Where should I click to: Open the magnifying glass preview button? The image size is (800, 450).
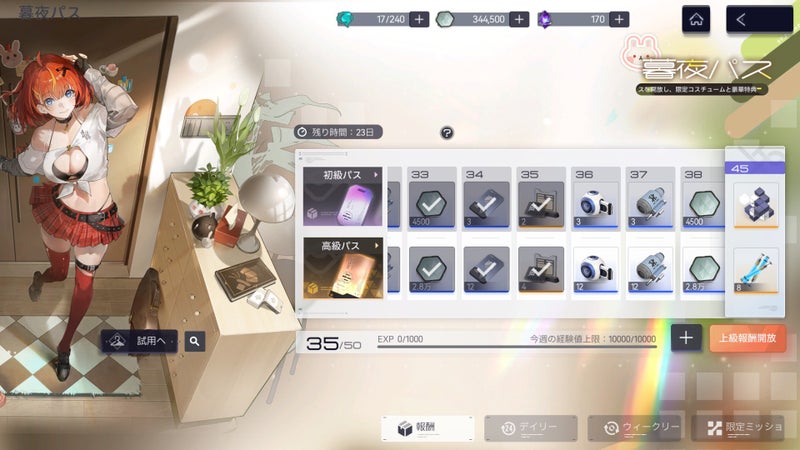click(195, 341)
